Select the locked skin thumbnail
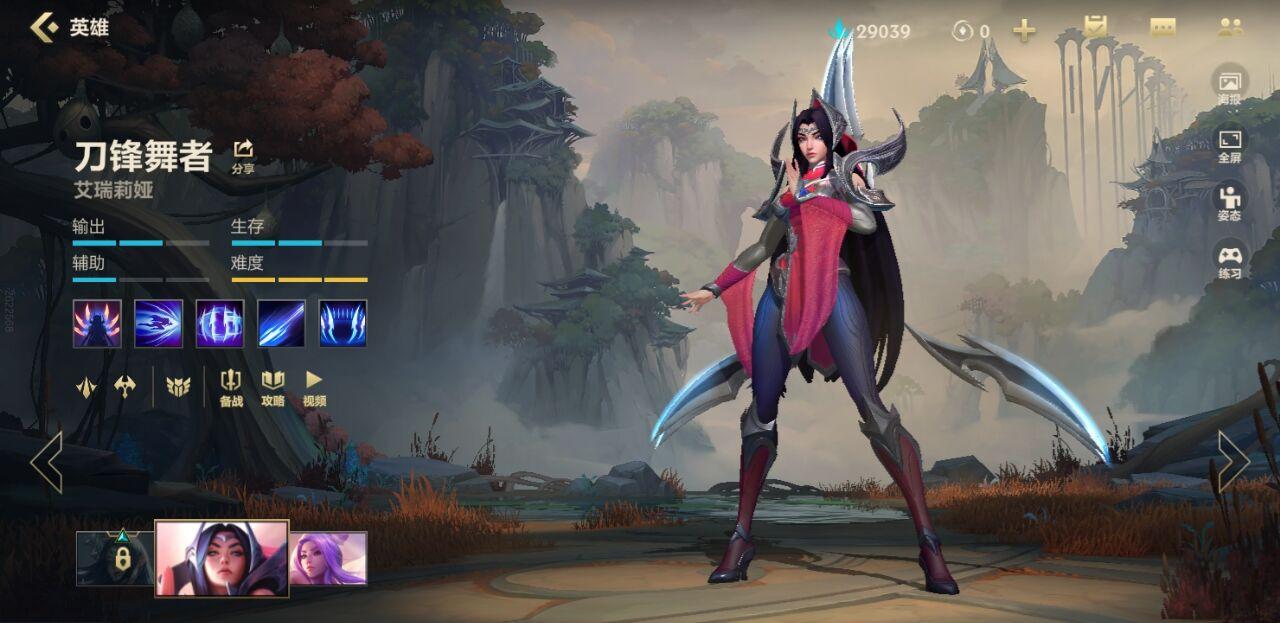This screenshot has height=623, width=1280. click(115, 558)
